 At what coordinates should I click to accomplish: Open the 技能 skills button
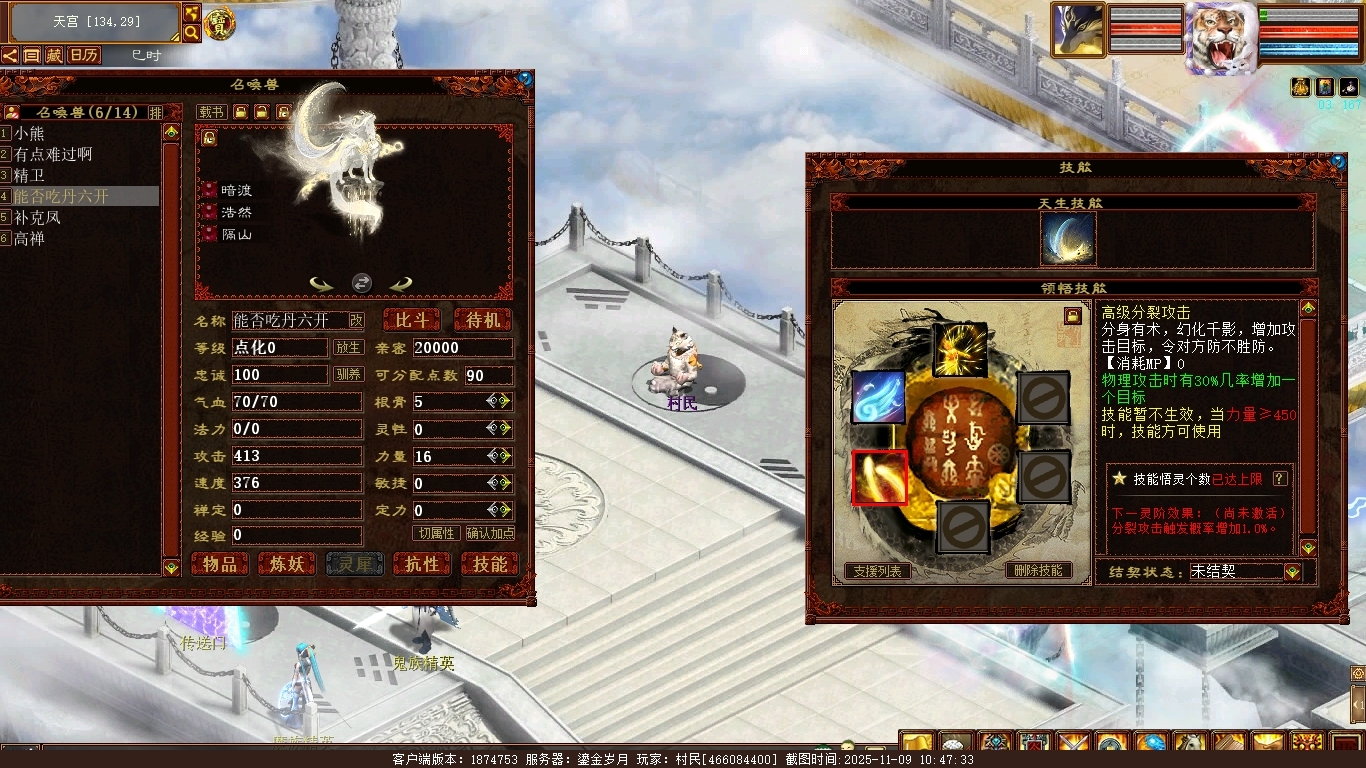[x=490, y=564]
